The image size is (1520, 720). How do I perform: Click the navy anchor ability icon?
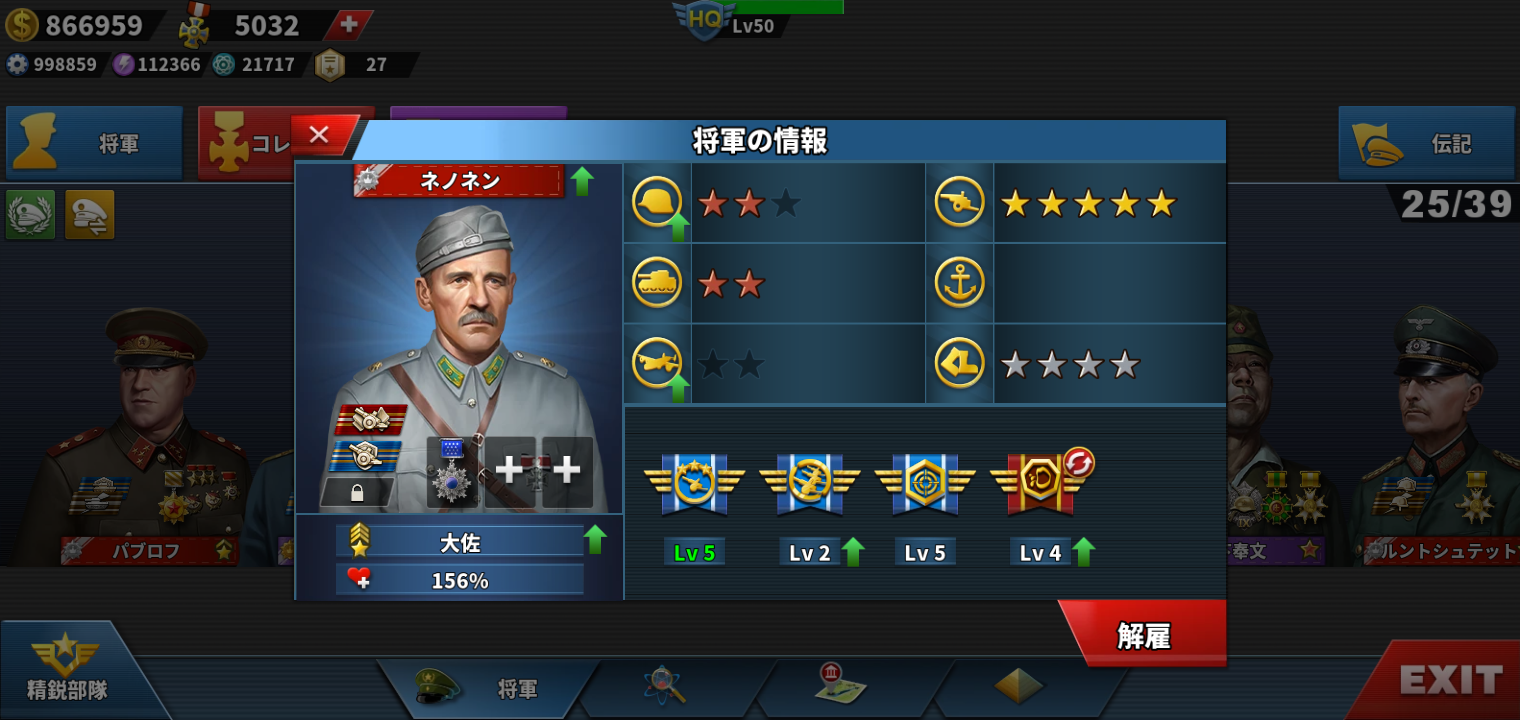(x=959, y=283)
